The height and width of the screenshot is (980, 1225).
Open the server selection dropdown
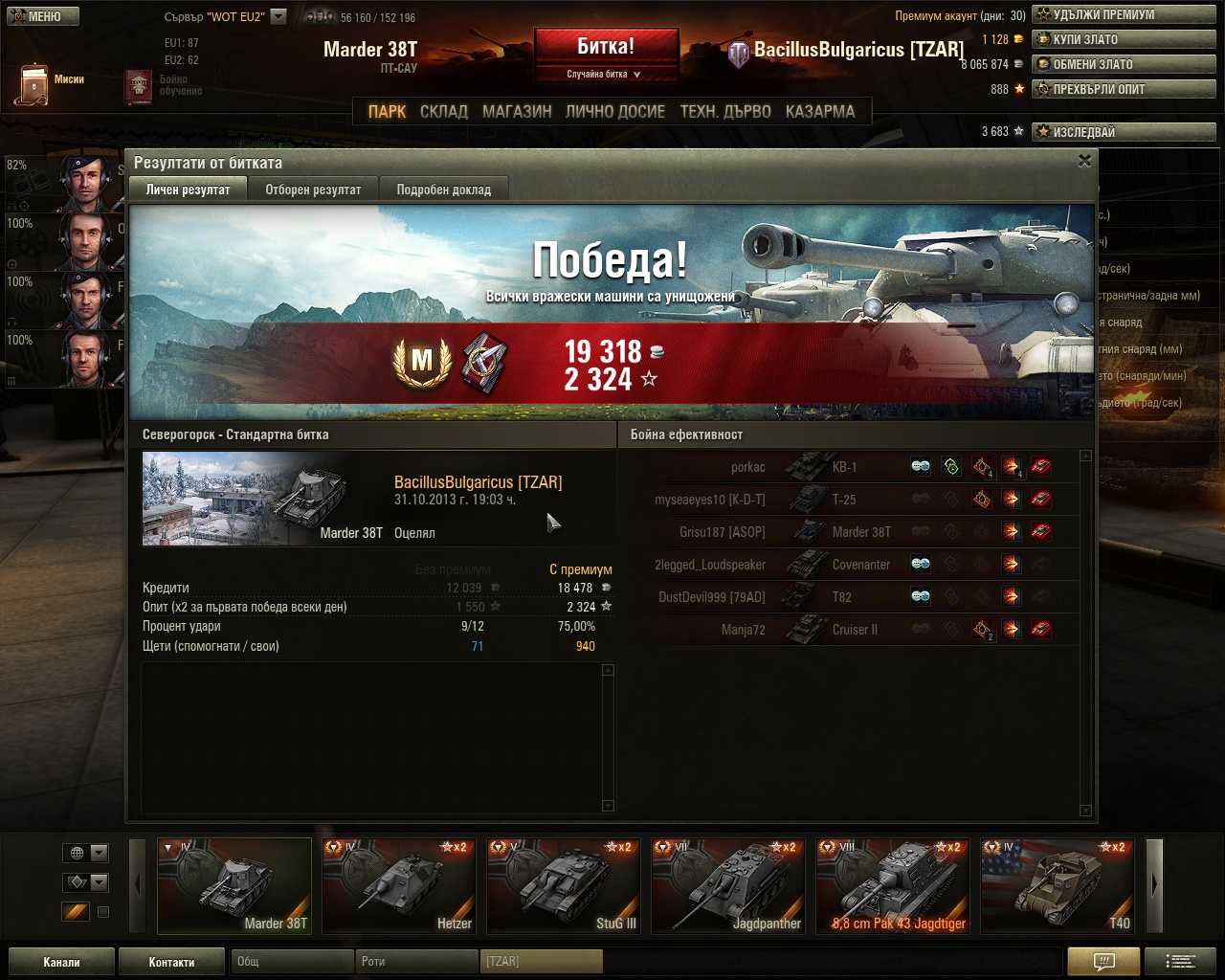point(278,16)
